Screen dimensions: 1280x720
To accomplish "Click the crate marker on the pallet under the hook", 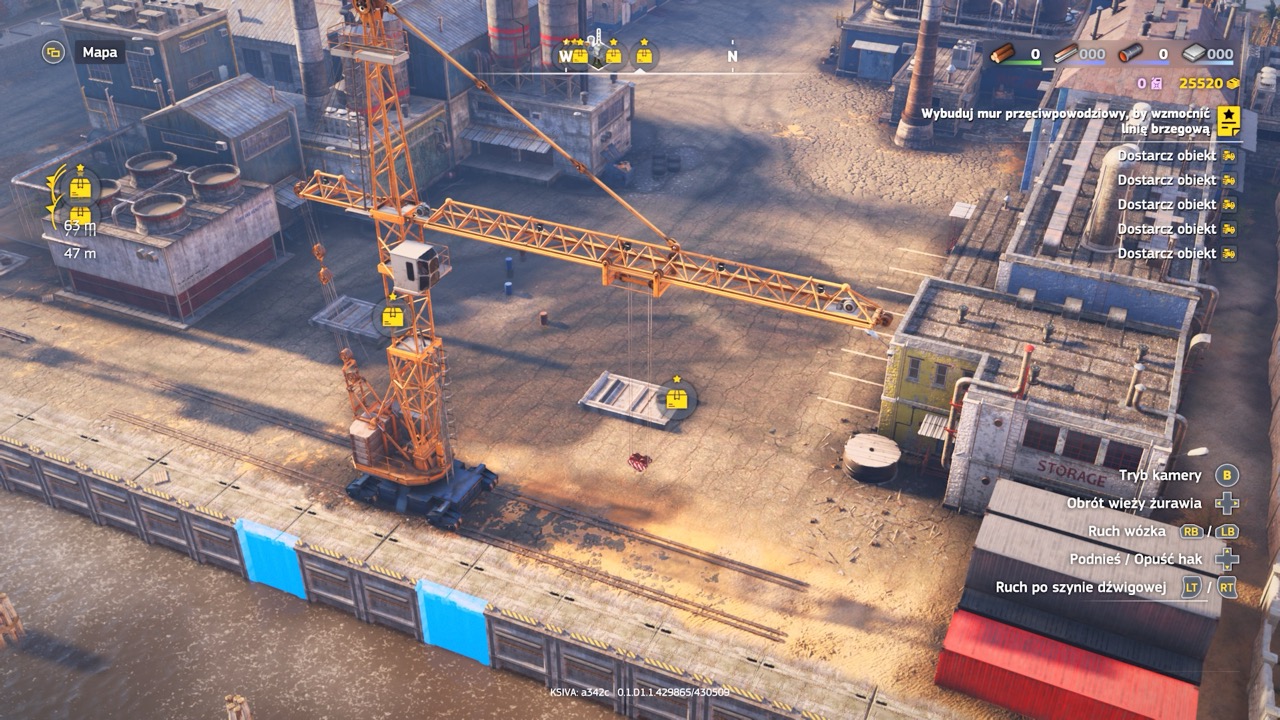I will point(677,399).
